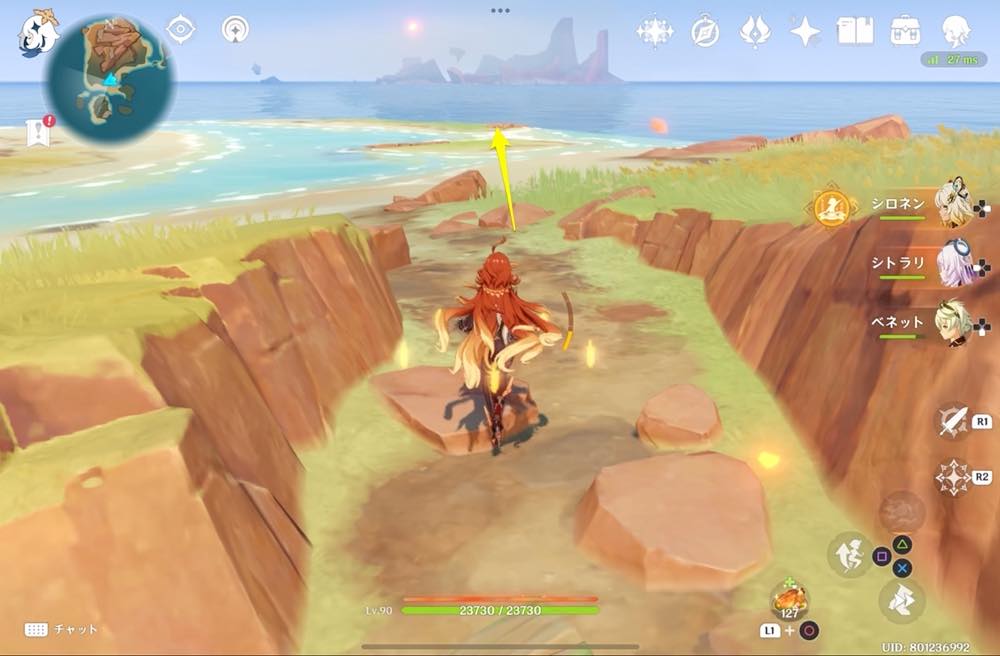Screen dimensions: 1000x656
Task: Open the Paimon menu
Action: click(37, 32)
